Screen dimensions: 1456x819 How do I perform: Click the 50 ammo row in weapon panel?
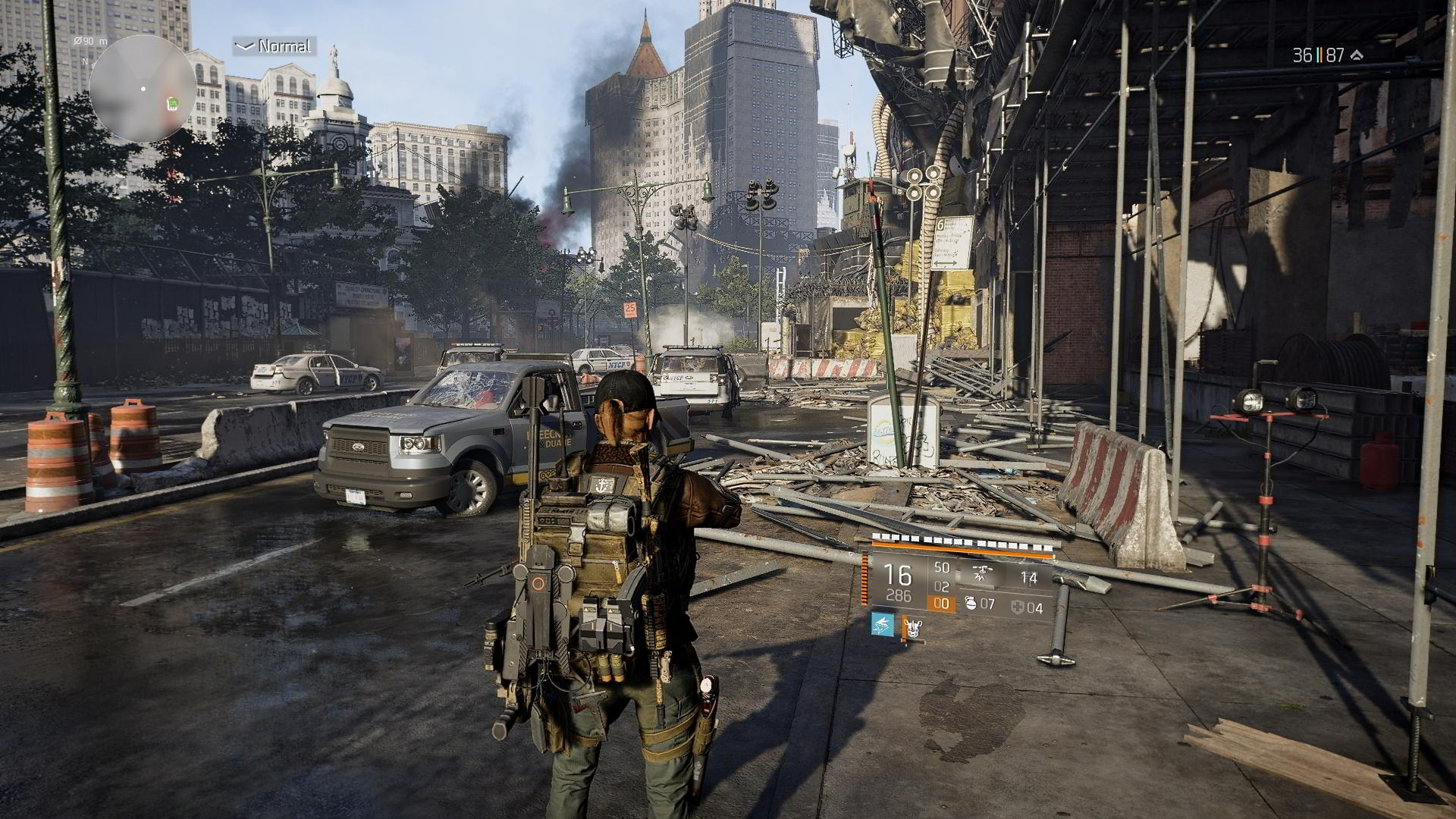click(x=941, y=567)
